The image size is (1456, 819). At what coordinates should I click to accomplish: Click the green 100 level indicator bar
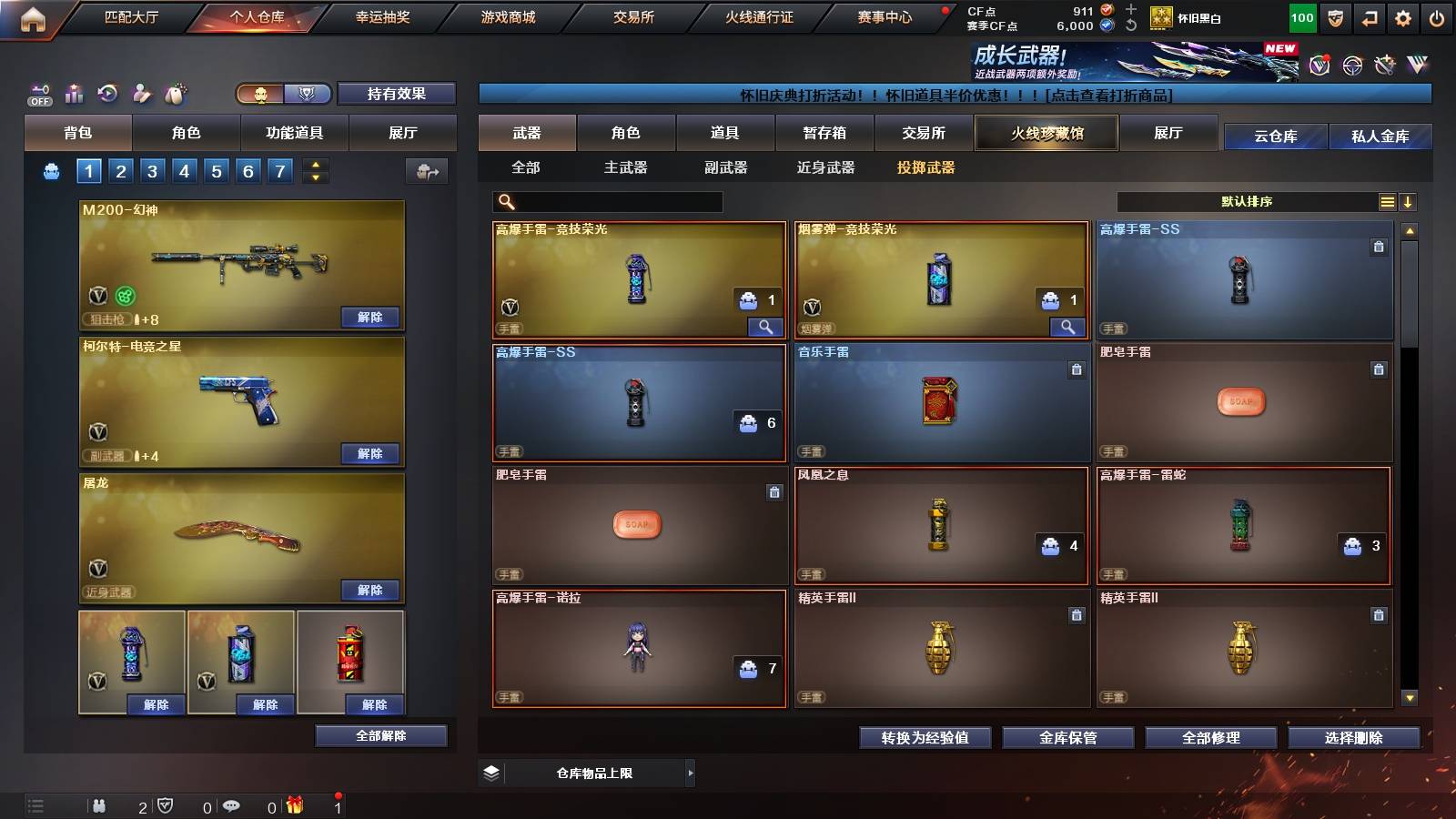point(1301,16)
